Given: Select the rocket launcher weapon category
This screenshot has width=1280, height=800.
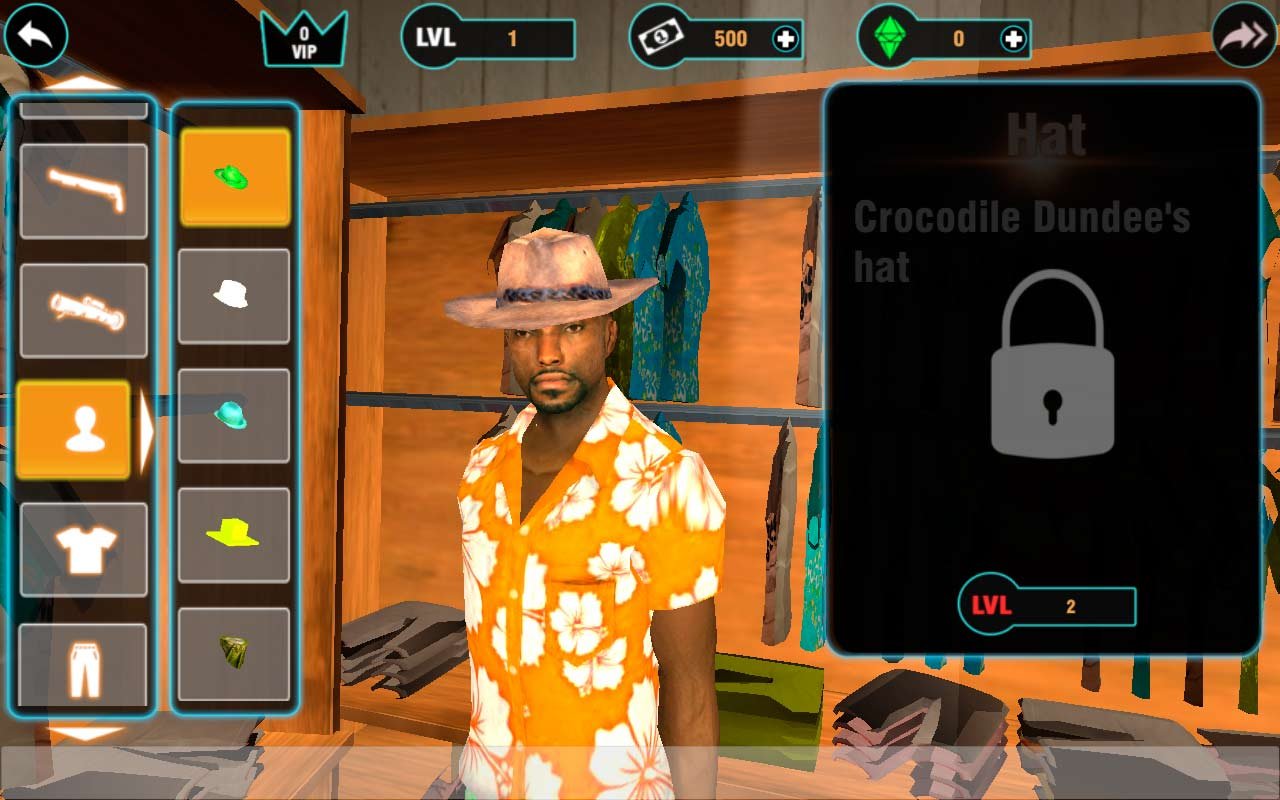Looking at the screenshot, I should pos(84,311).
